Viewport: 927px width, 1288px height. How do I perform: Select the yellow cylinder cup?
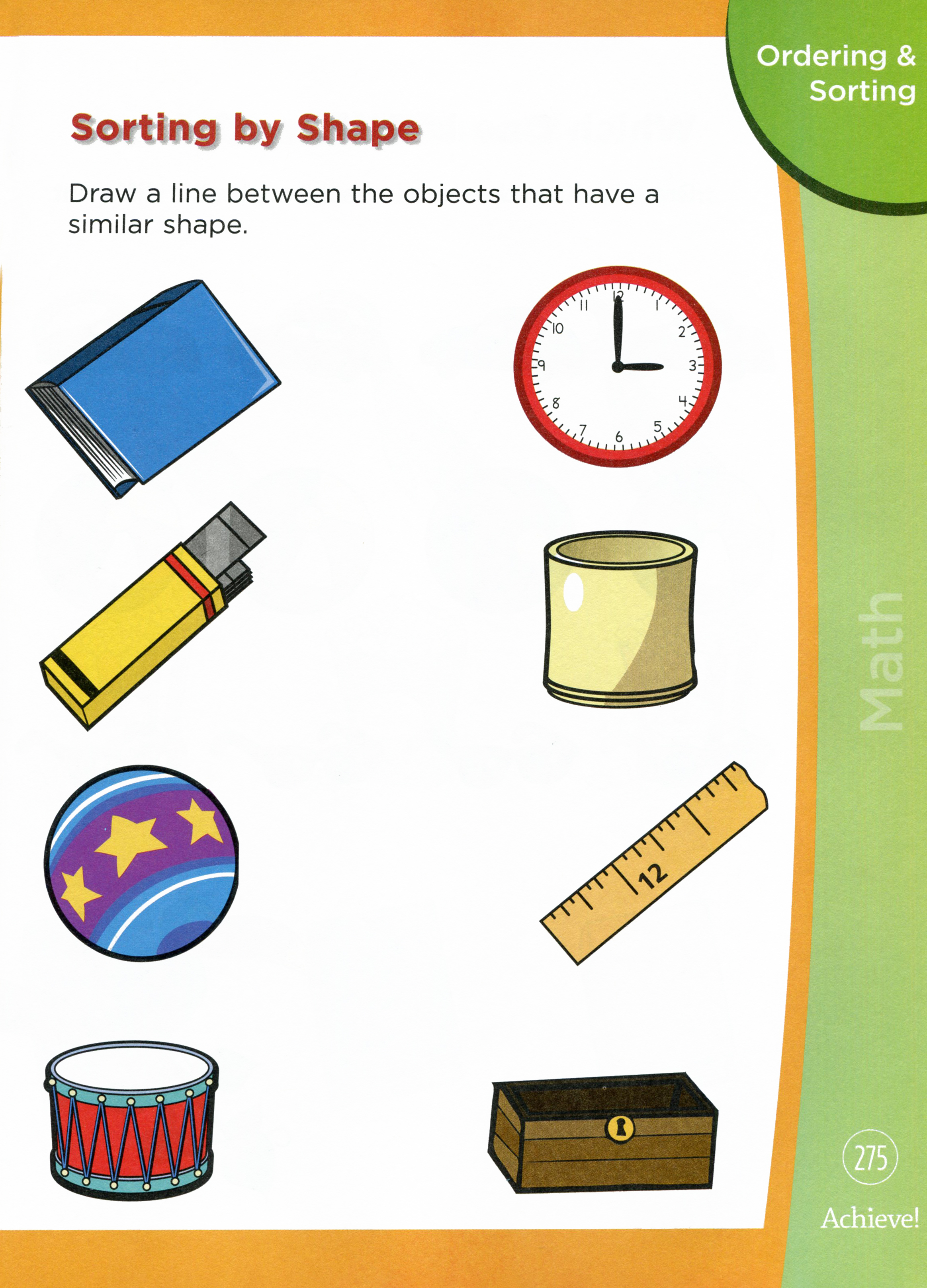coord(620,619)
